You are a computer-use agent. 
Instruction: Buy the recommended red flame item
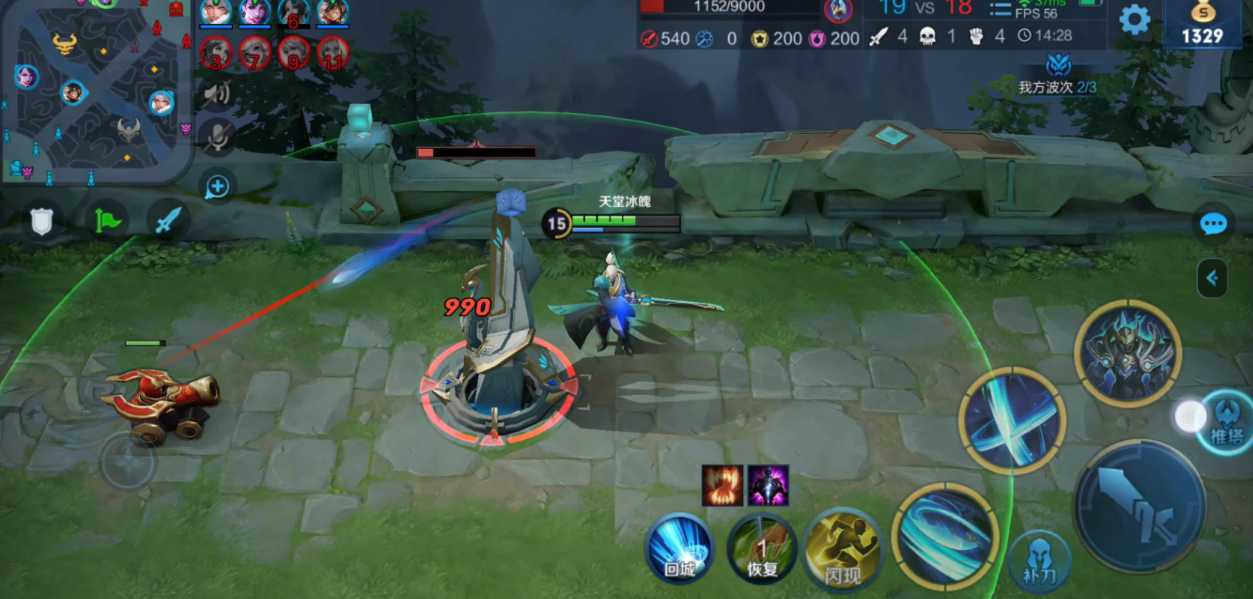point(722,485)
